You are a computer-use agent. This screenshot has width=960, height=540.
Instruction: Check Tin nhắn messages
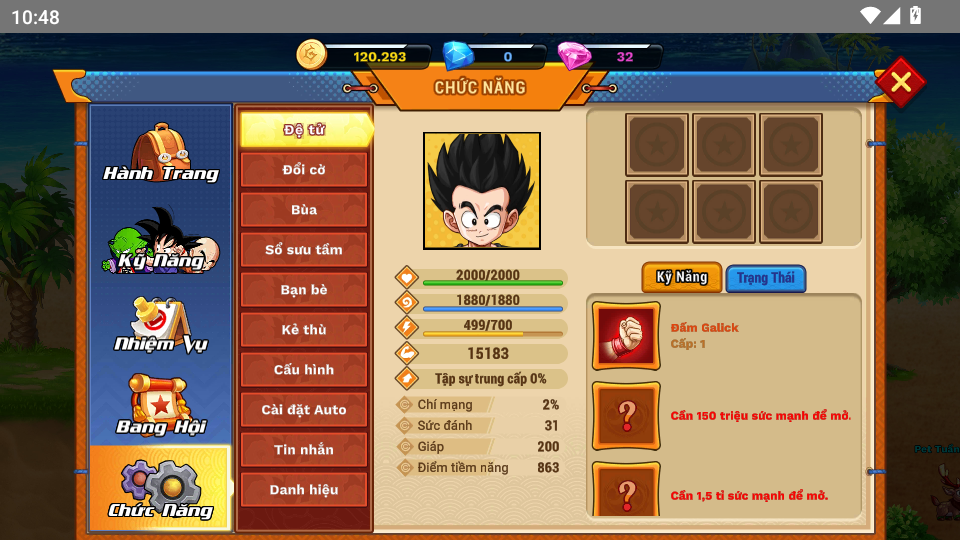pyautogui.click(x=304, y=450)
